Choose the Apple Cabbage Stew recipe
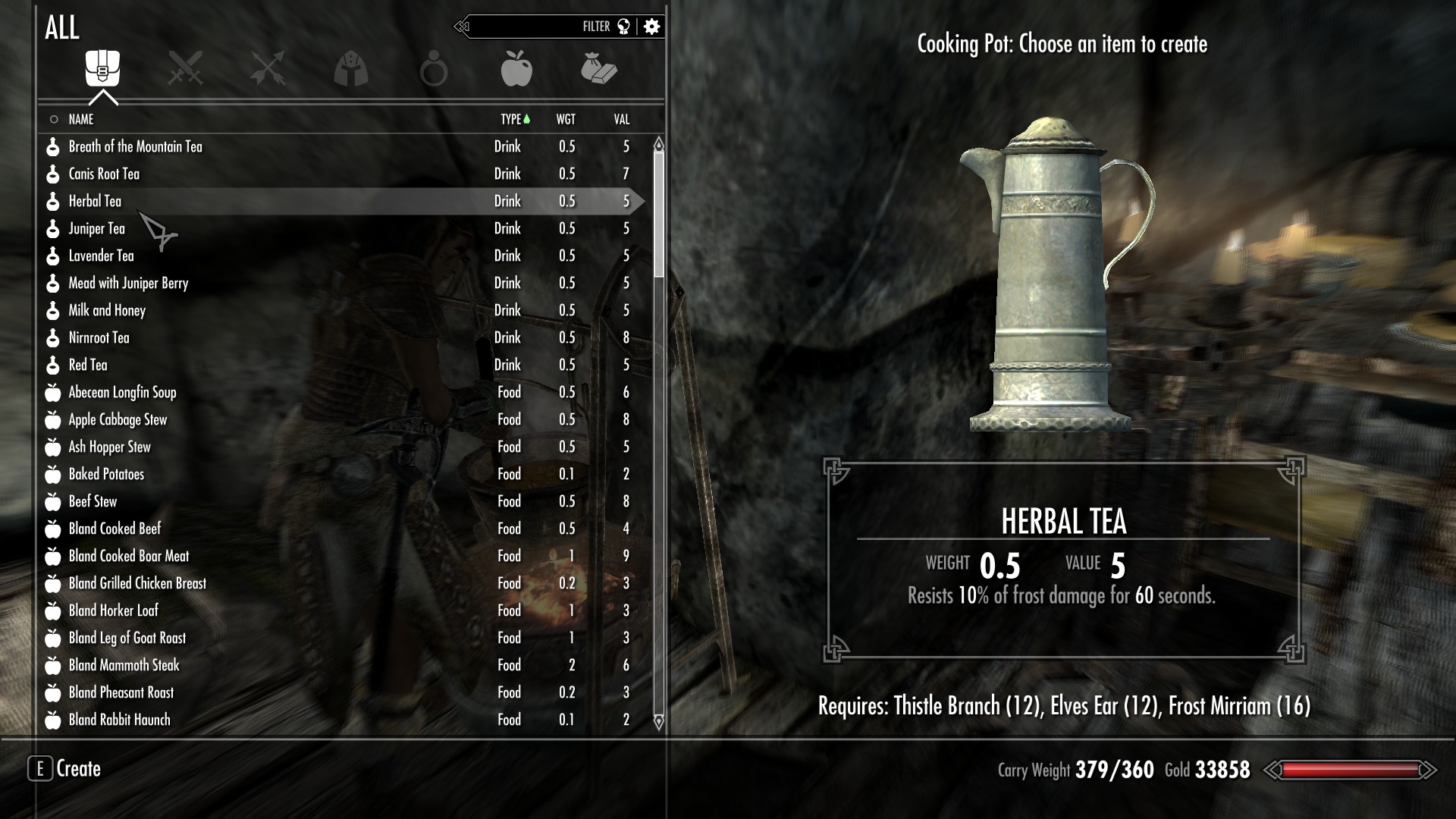 (118, 419)
